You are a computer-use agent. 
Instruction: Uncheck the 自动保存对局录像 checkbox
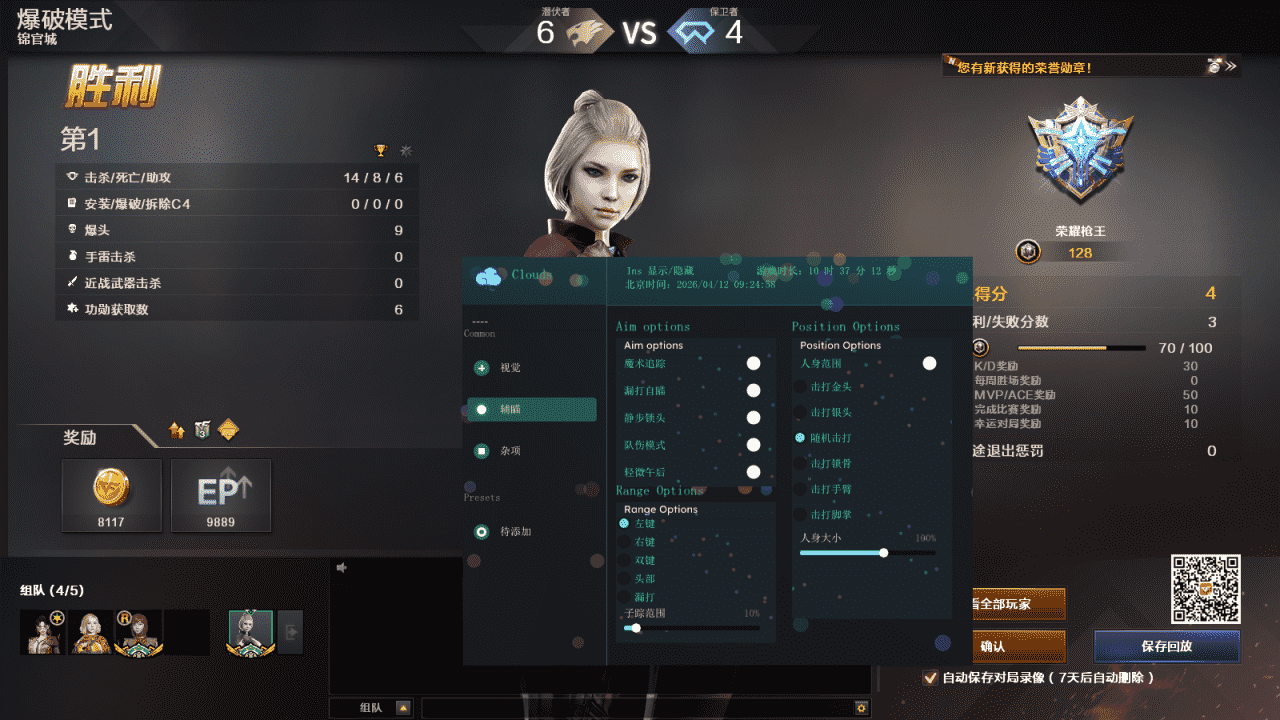pos(930,679)
